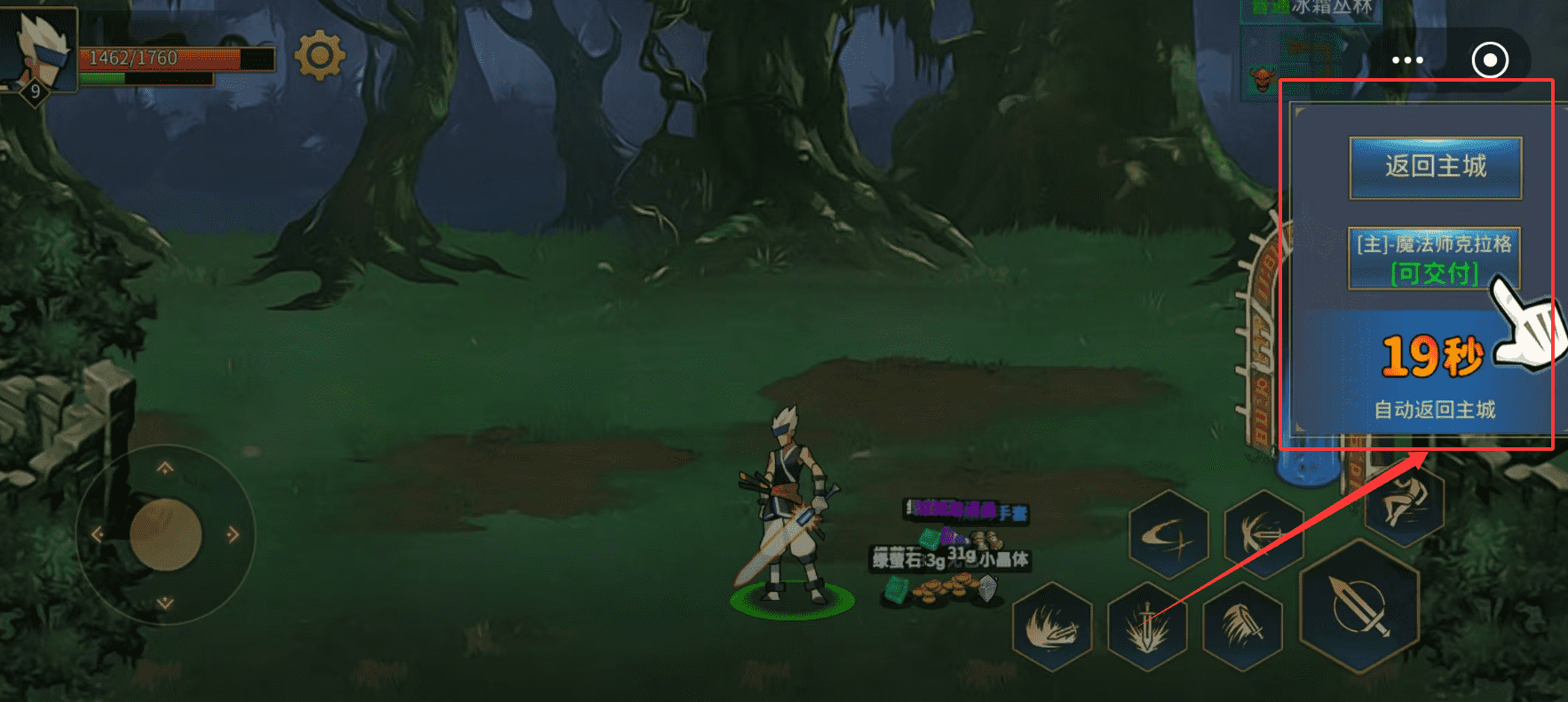This screenshot has height=702, width=1568.
Task: Select the 魔法师克拉格 quest hand-in entry
Action: point(1434,258)
